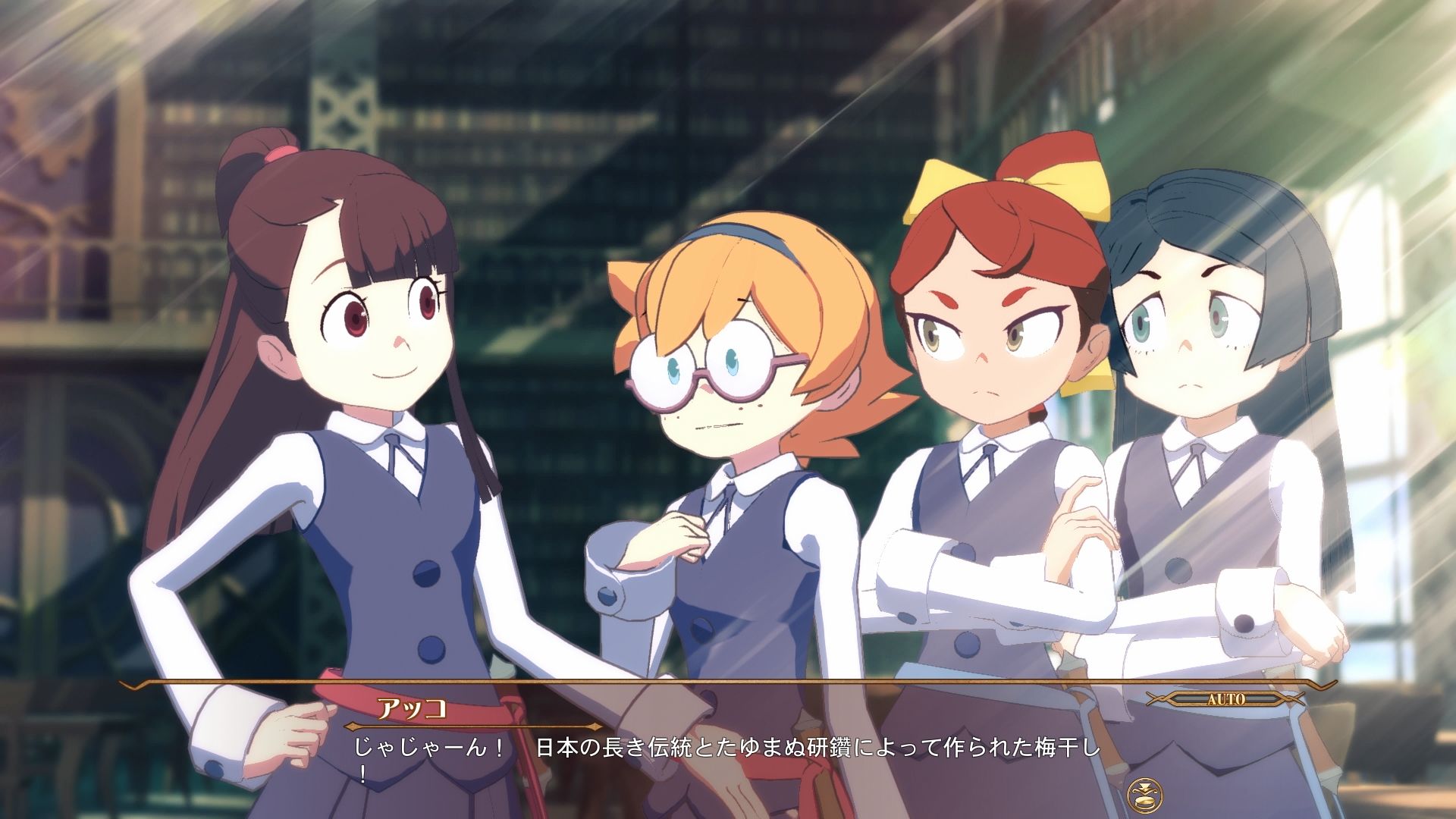Viewport: 1456px width, 819px height.
Task: Click the gold divider line under the speaker name
Action: 474,727
